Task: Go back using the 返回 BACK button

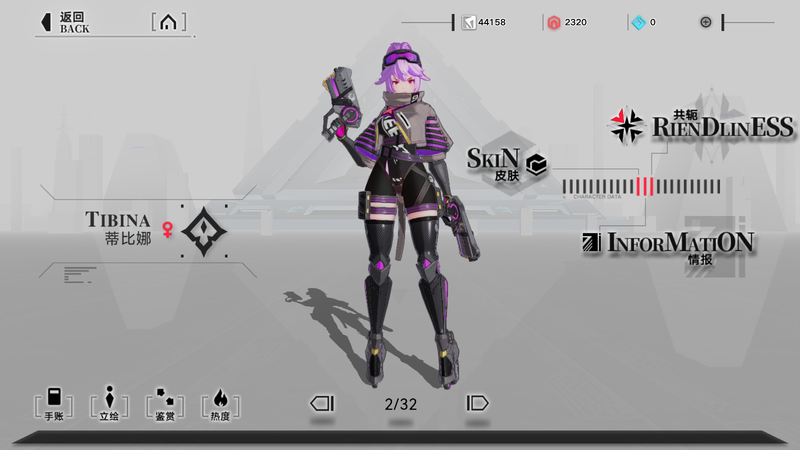Action: tap(65, 22)
